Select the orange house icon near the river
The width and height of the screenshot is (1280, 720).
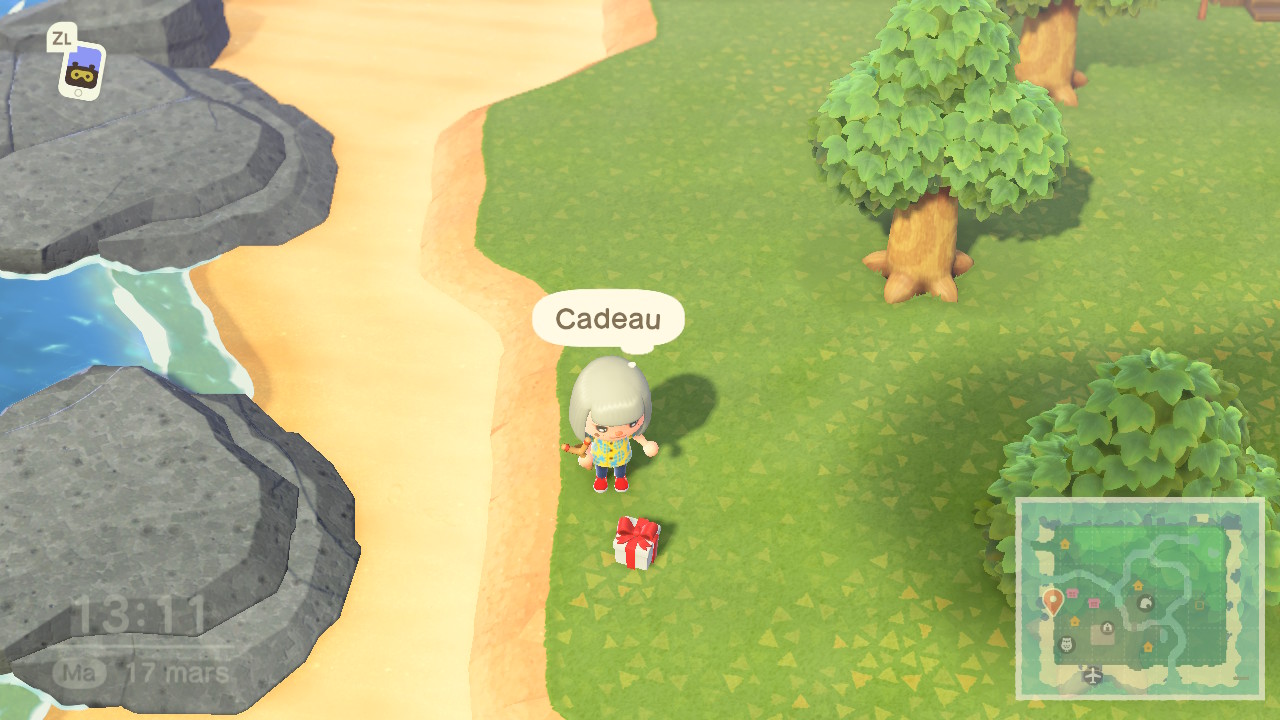pos(1139,585)
